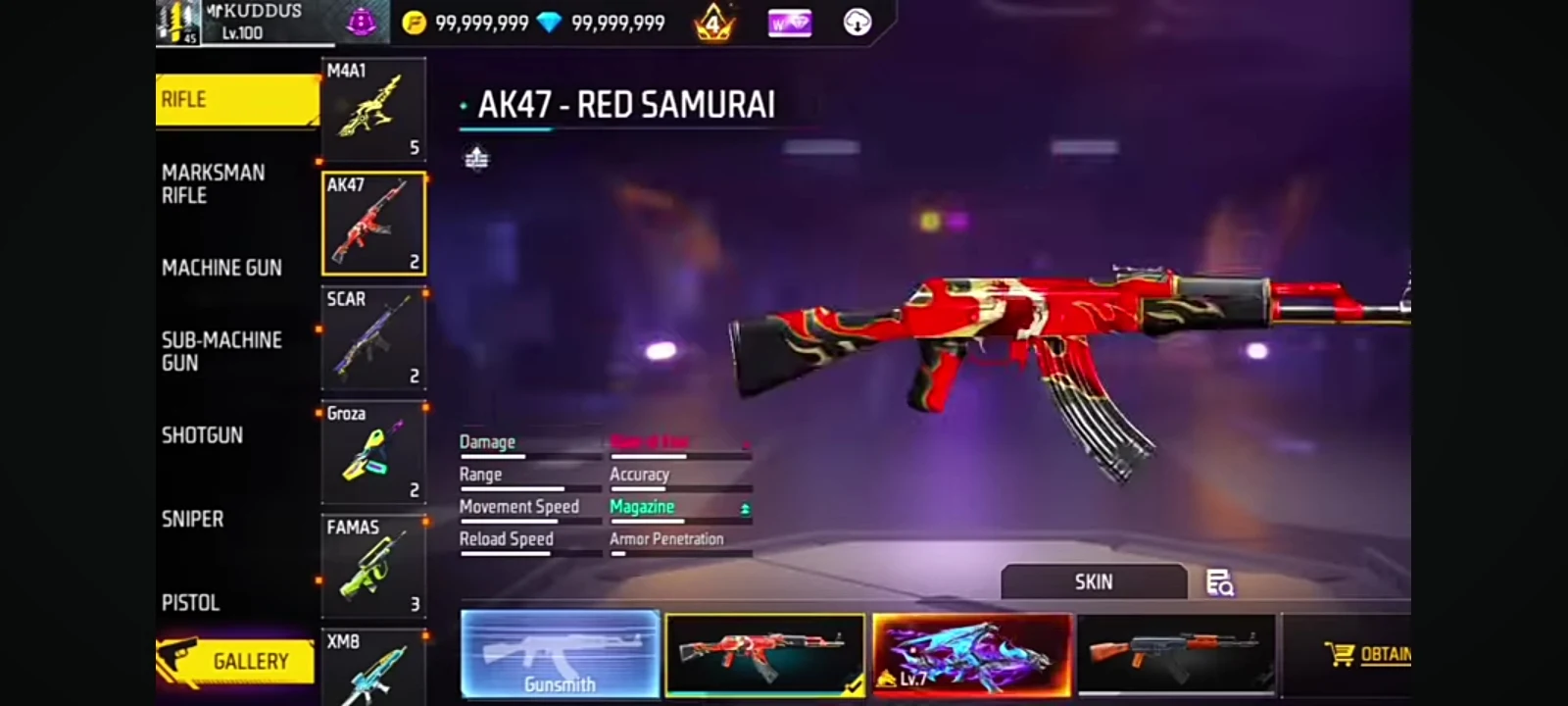The height and width of the screenshot is (706, 1568).
Task: Open the weapon Gallery
Action: point(235,662)
